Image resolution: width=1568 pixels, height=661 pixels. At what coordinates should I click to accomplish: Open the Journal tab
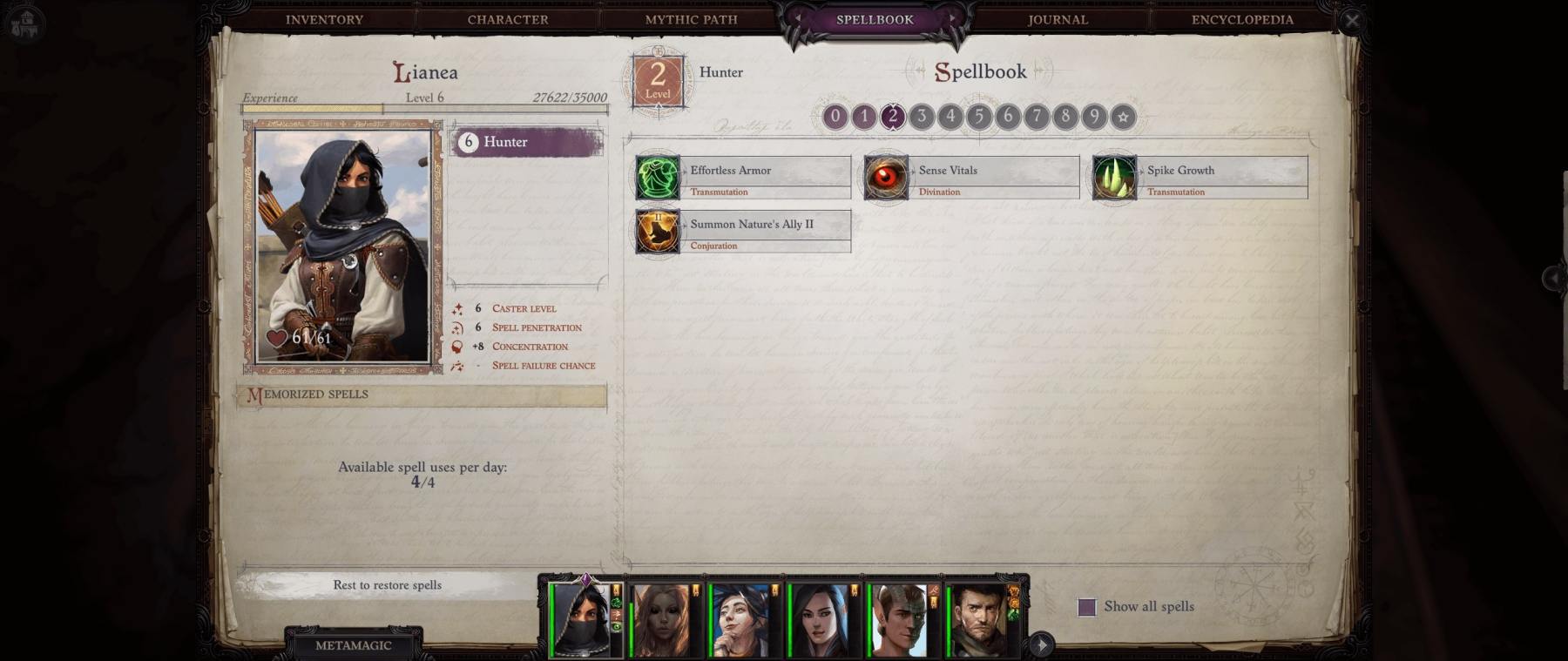[1058, 19]
